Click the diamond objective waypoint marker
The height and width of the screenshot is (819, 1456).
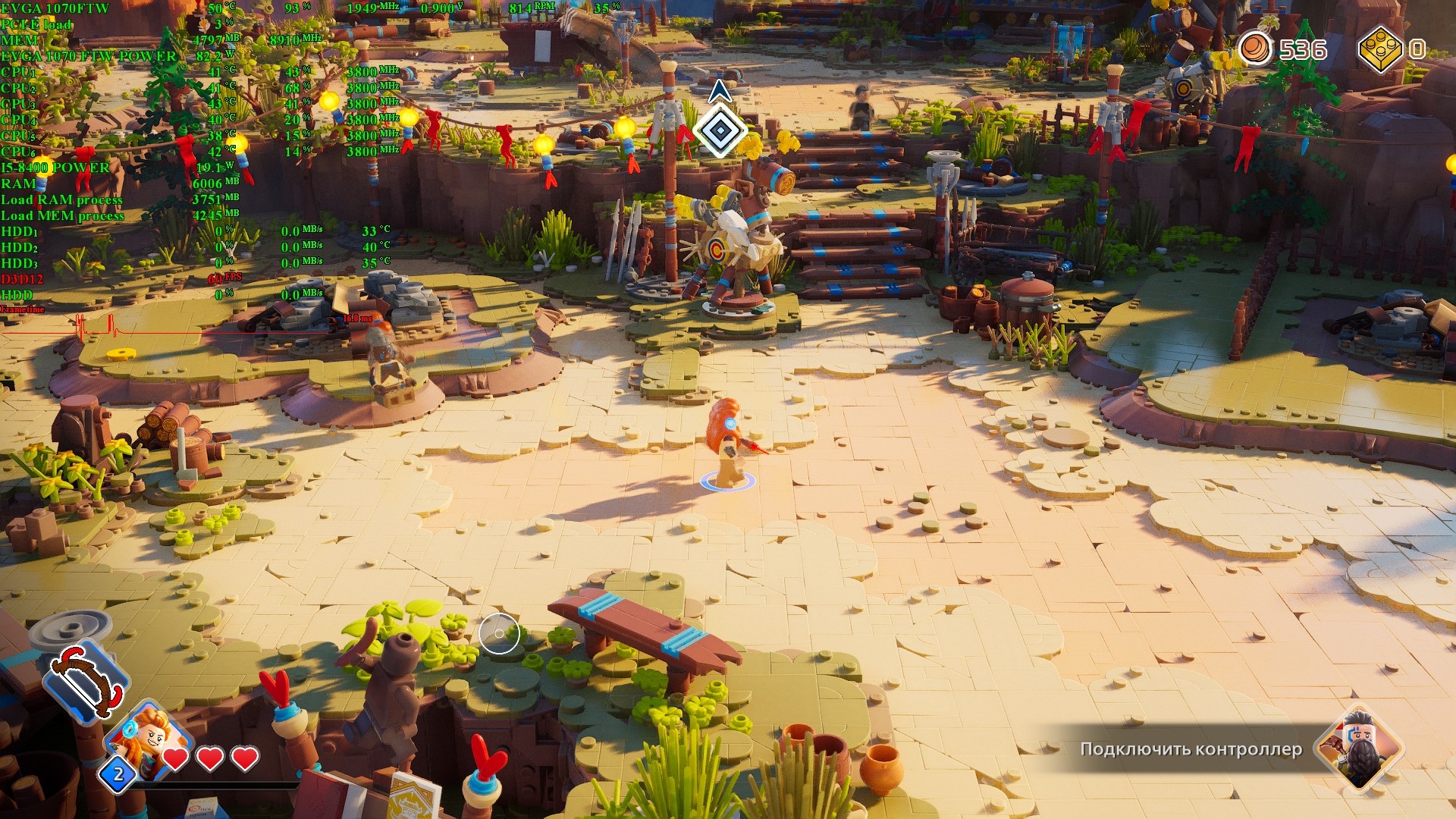[719, 130]
